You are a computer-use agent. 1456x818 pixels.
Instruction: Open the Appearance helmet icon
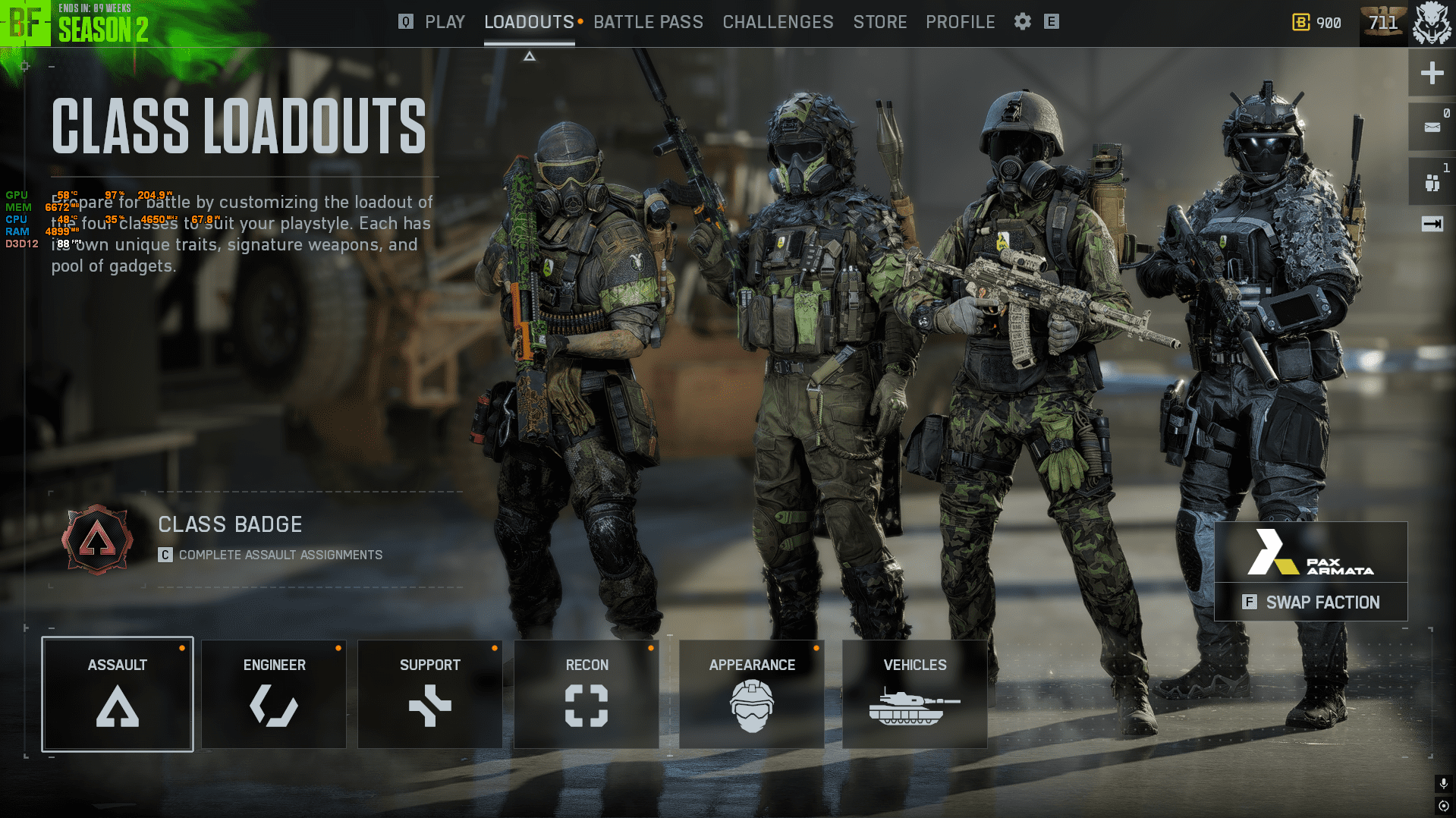click(x=751, y=703)
